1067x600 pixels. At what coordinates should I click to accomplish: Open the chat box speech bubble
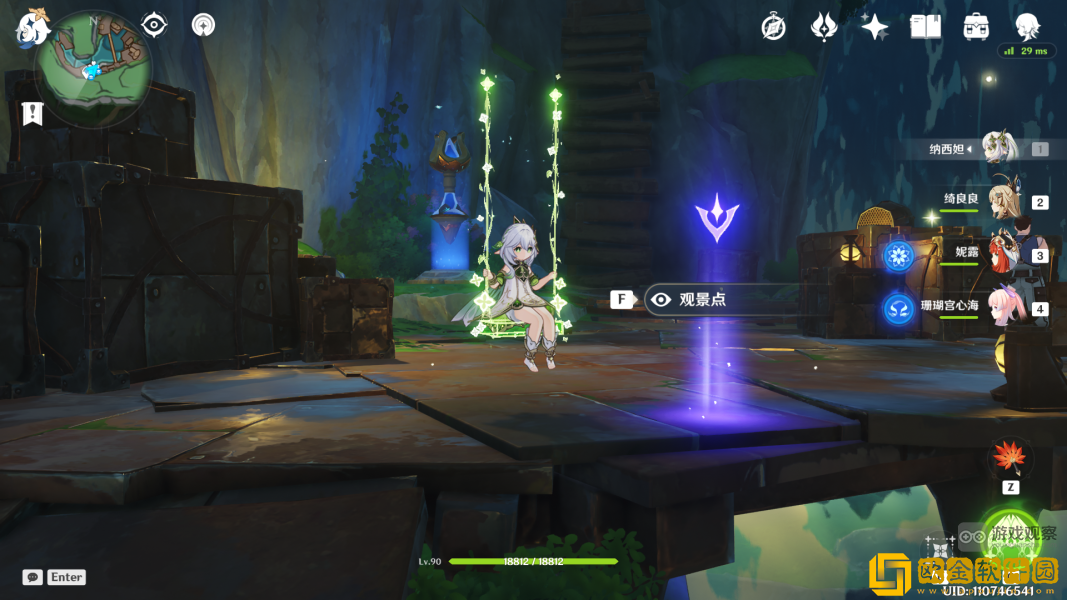[x=33, y=577]
